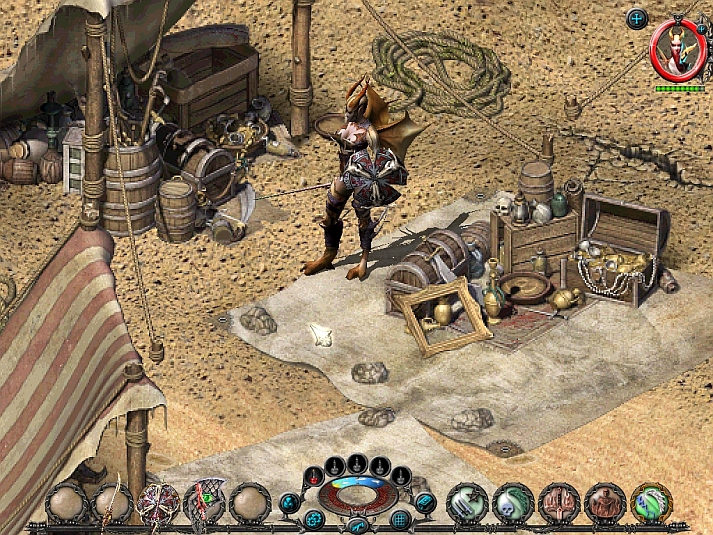
Task: Activate the green blades combat art
Action: tap(466, 502)
